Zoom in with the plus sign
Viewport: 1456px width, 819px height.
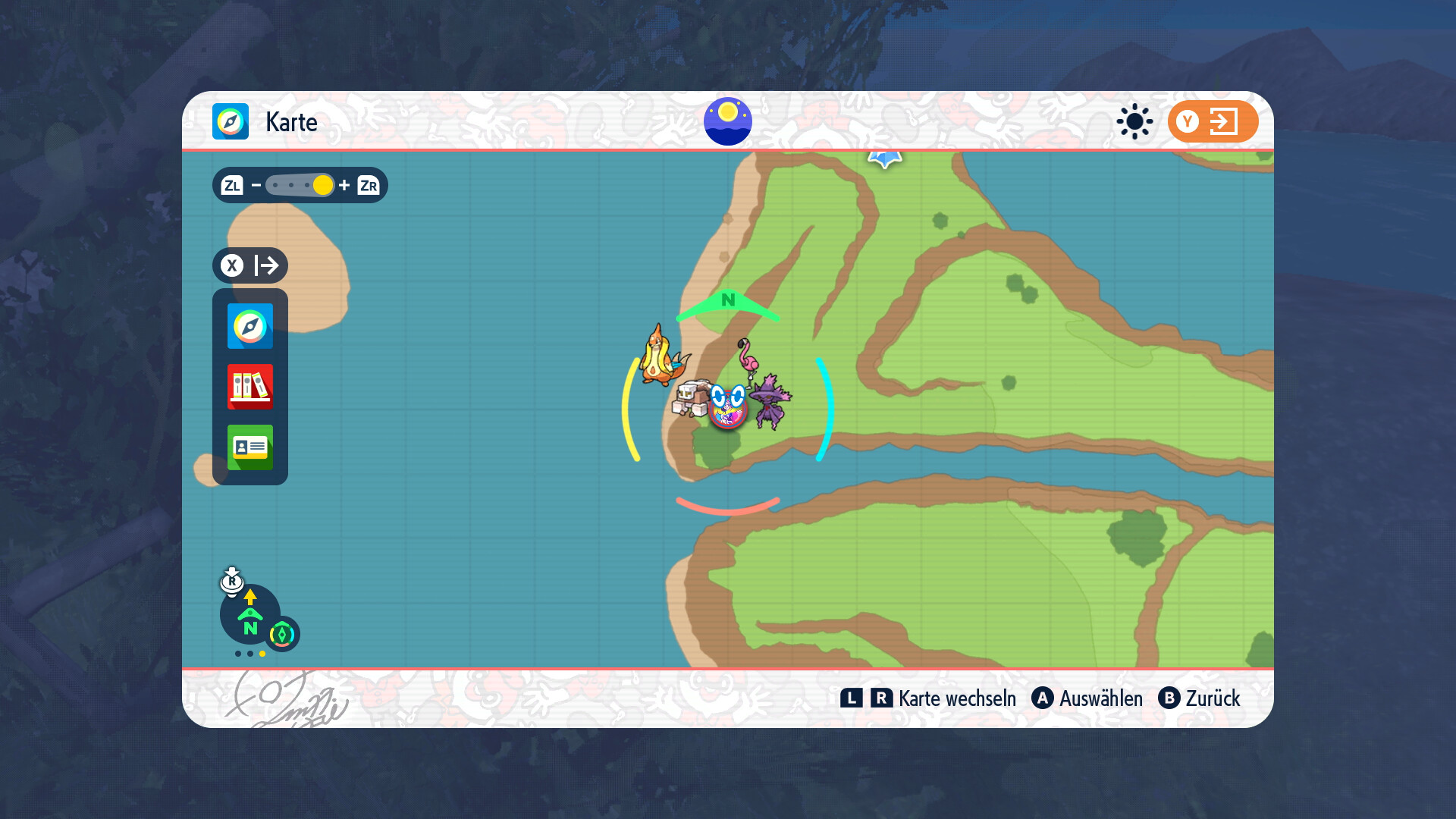pyautogui.click(x=344, y=185)
